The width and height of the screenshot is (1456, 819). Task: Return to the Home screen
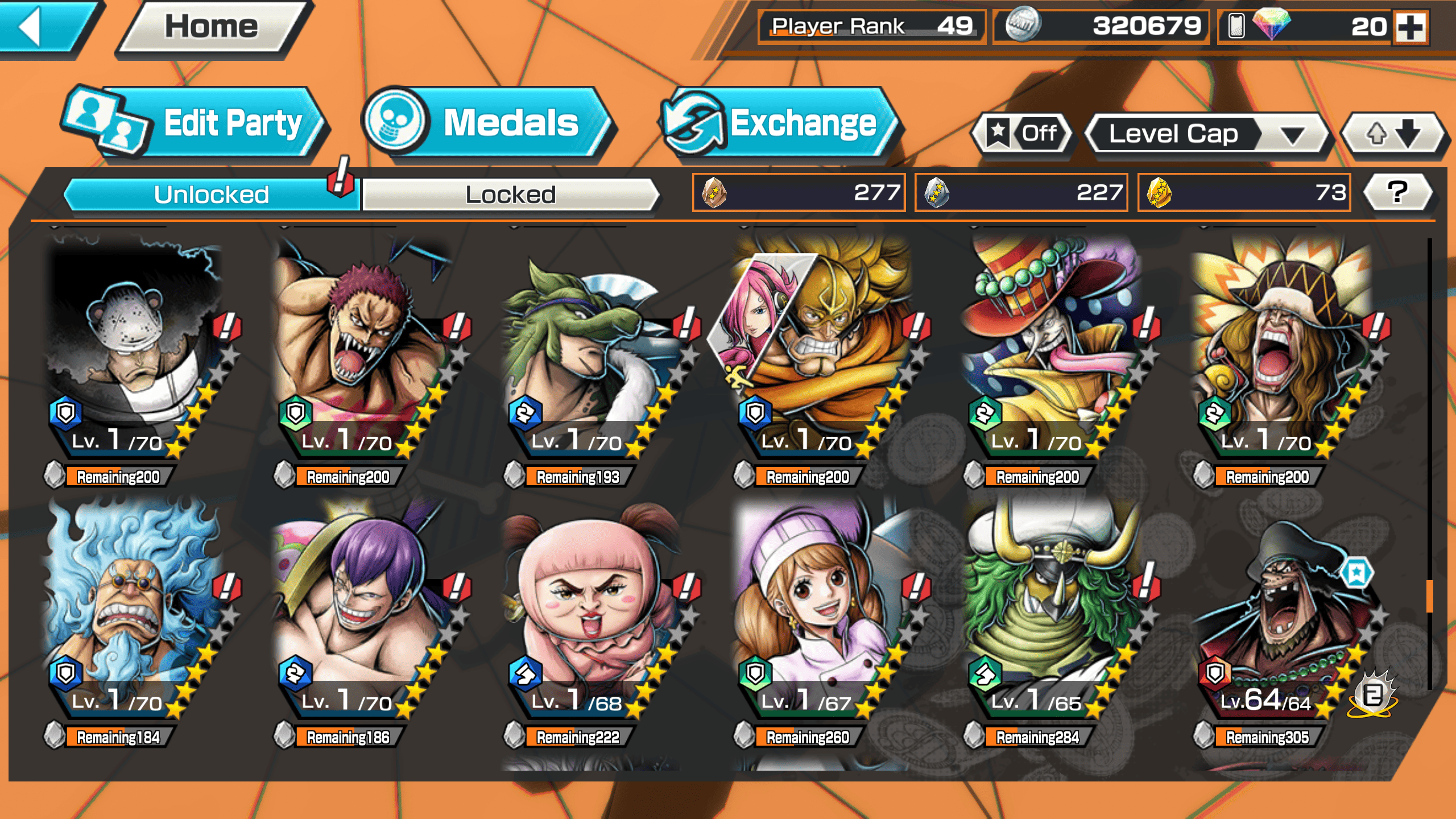(x=212, y=27)
